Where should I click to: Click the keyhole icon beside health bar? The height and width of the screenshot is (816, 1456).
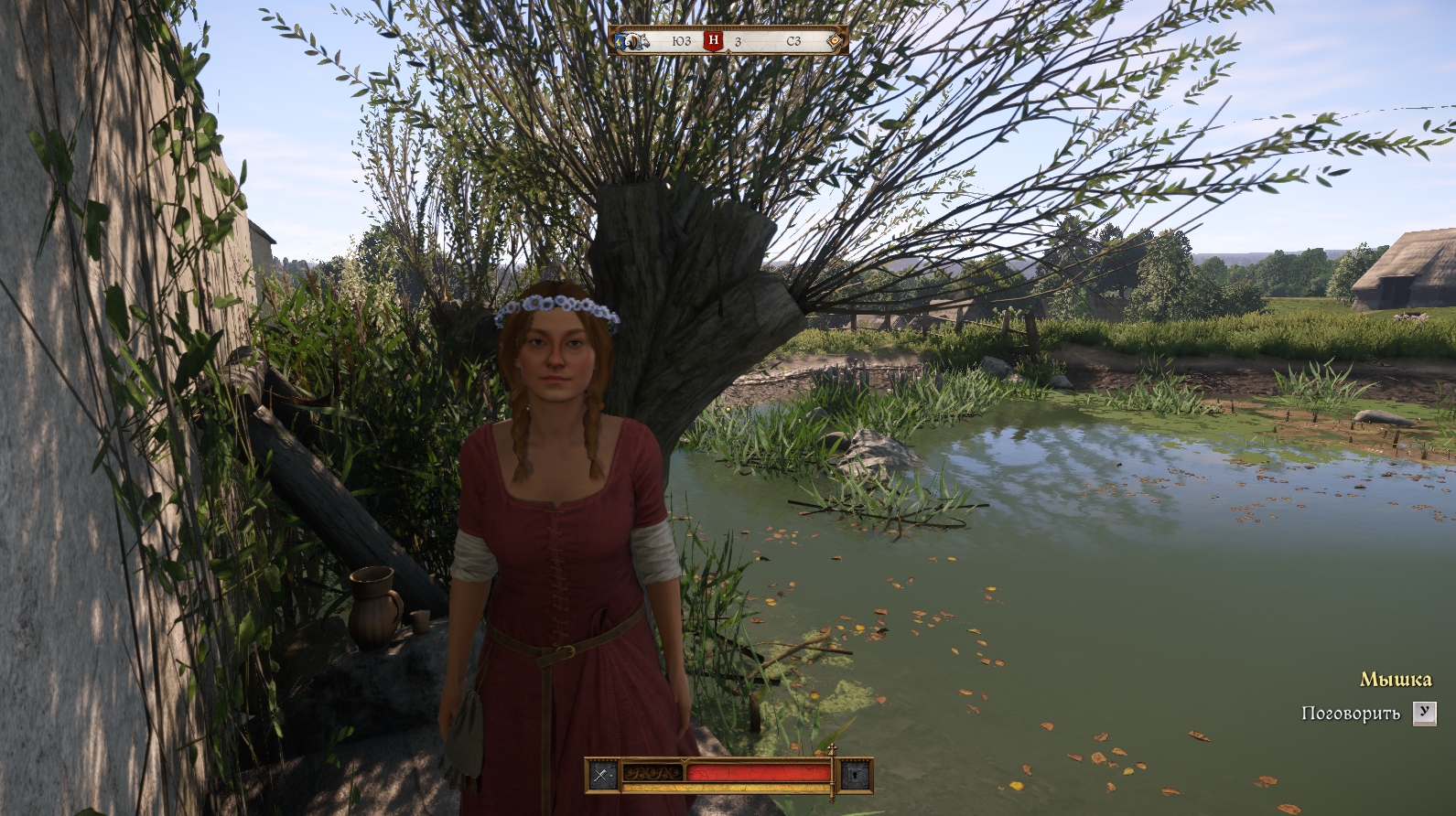[853, 776]
